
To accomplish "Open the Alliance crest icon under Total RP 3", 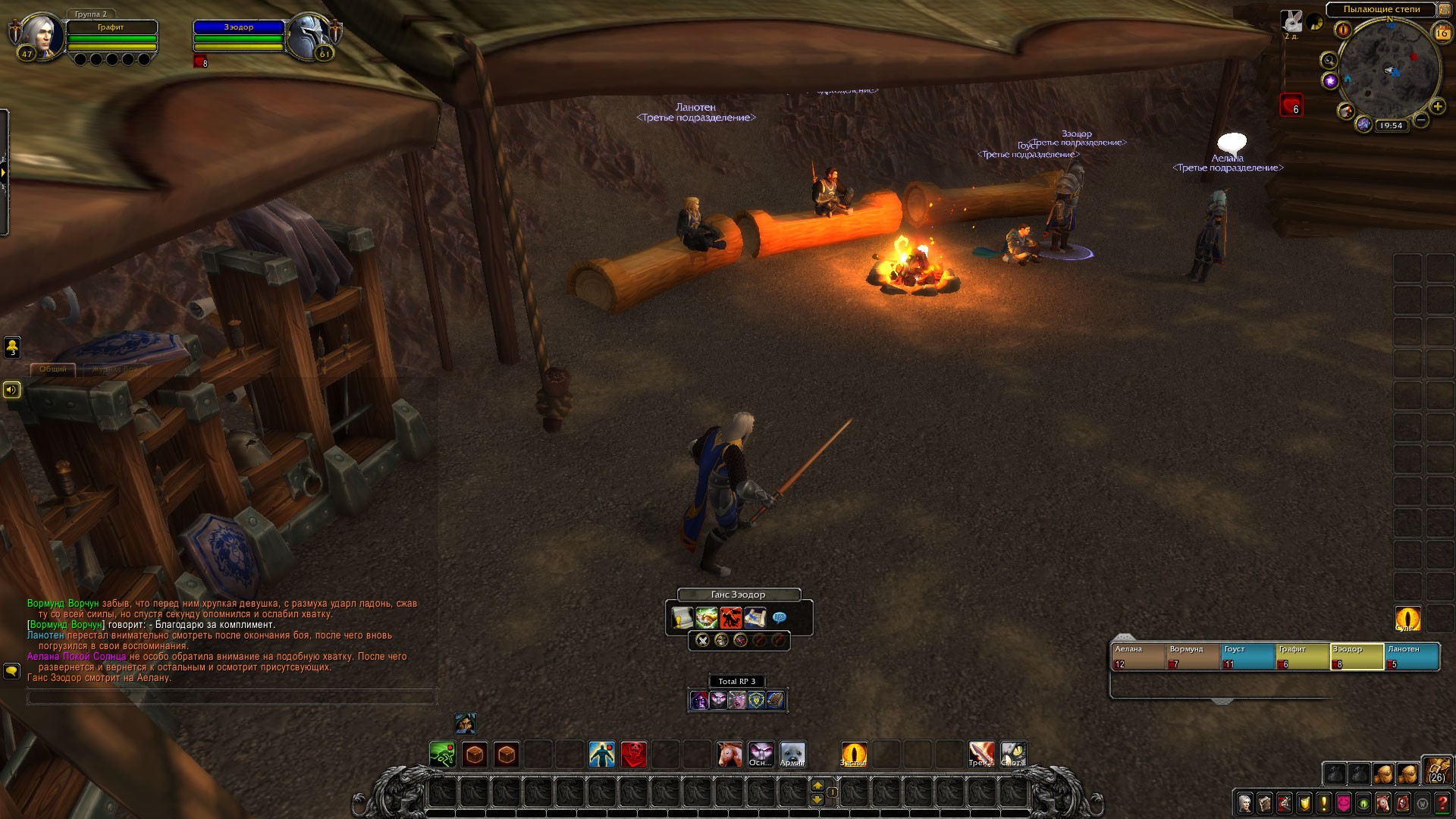I will (x=756, y=700).
